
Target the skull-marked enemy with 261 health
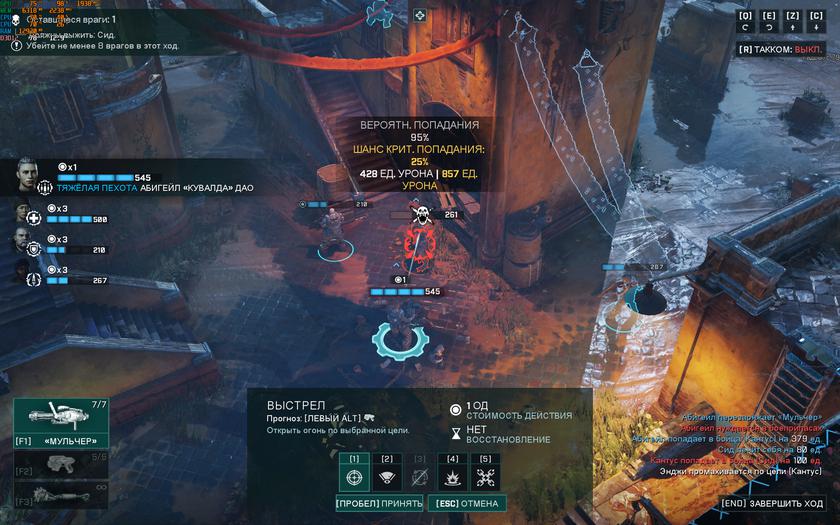click(421, 238)
